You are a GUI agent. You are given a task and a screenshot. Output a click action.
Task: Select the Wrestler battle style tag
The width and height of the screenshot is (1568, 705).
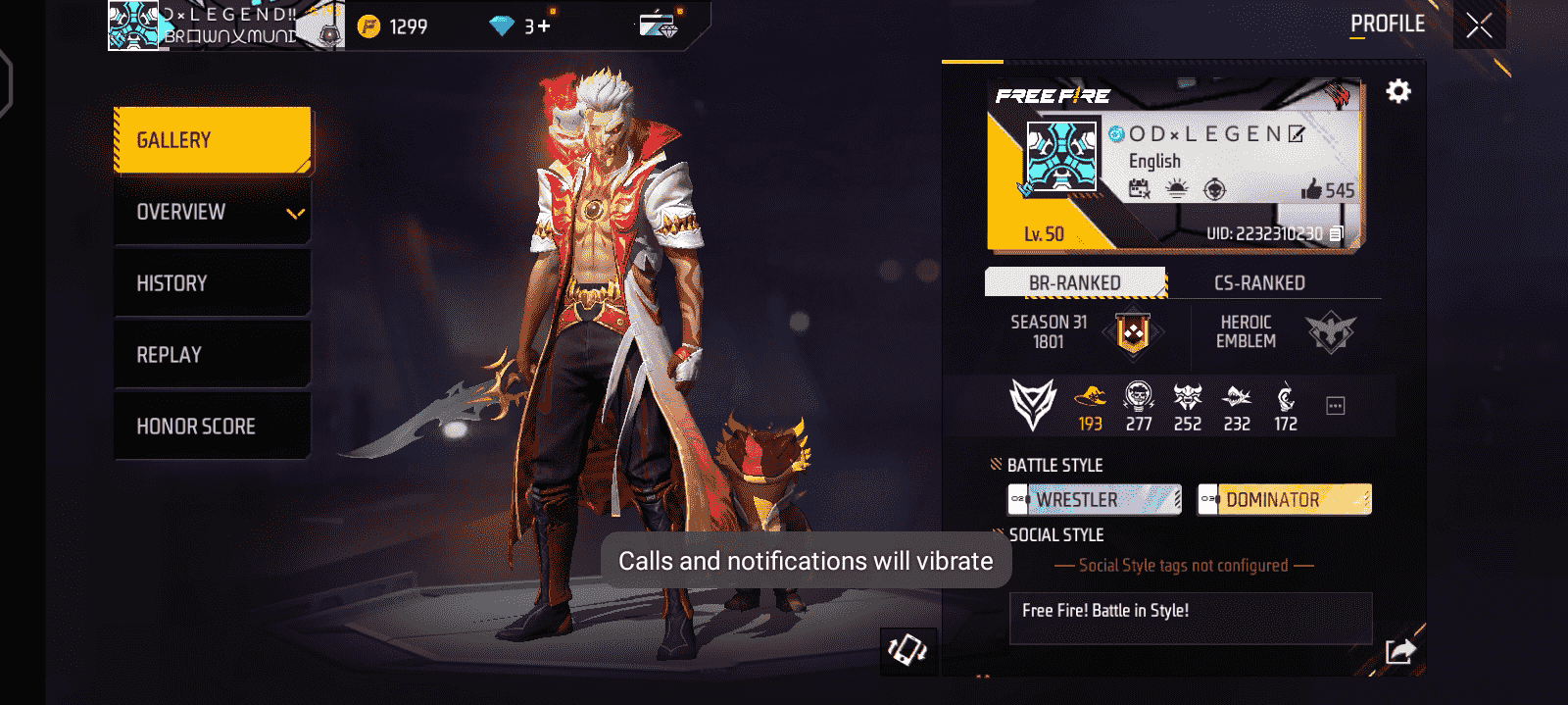click(1094, 500)
